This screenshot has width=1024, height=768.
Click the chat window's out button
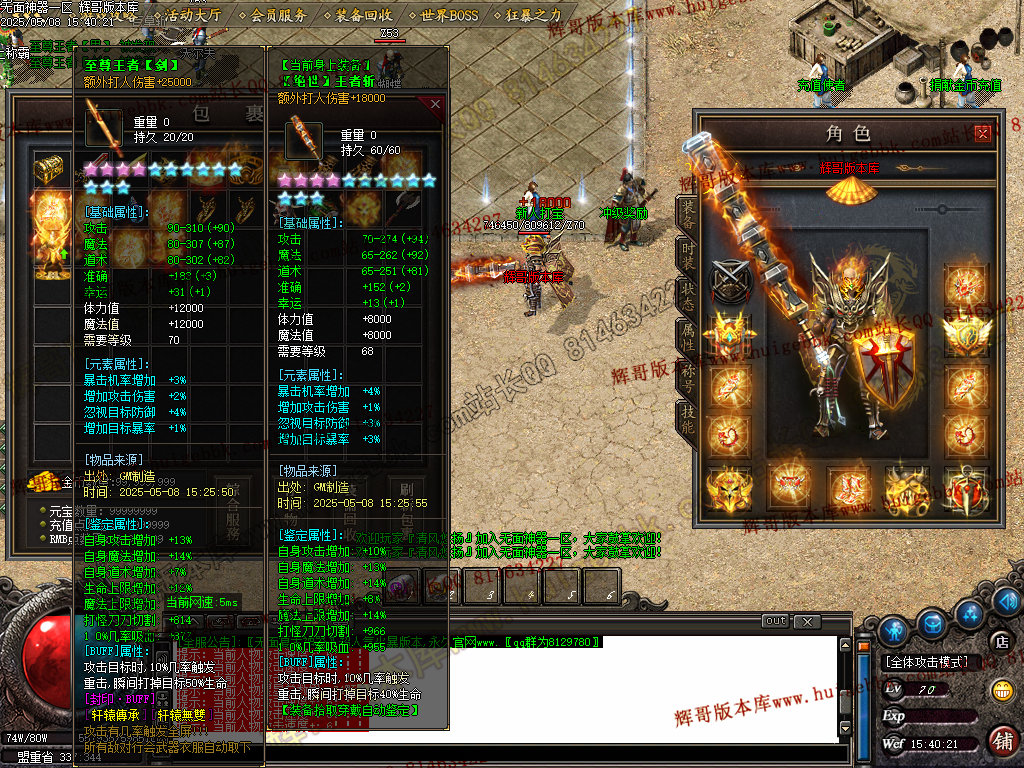(775, 621)
